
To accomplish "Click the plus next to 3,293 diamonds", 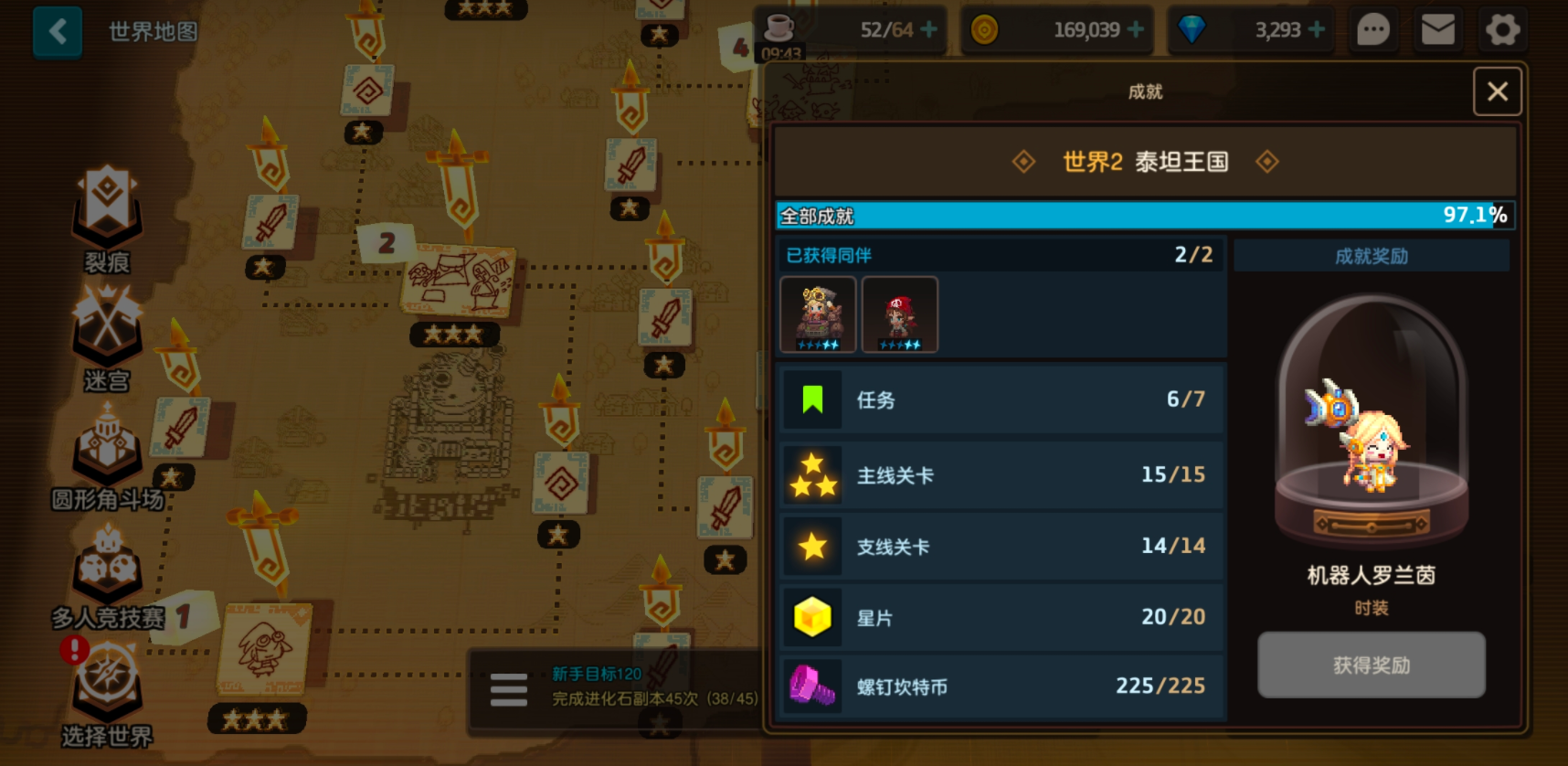I will pos(1316,29).
